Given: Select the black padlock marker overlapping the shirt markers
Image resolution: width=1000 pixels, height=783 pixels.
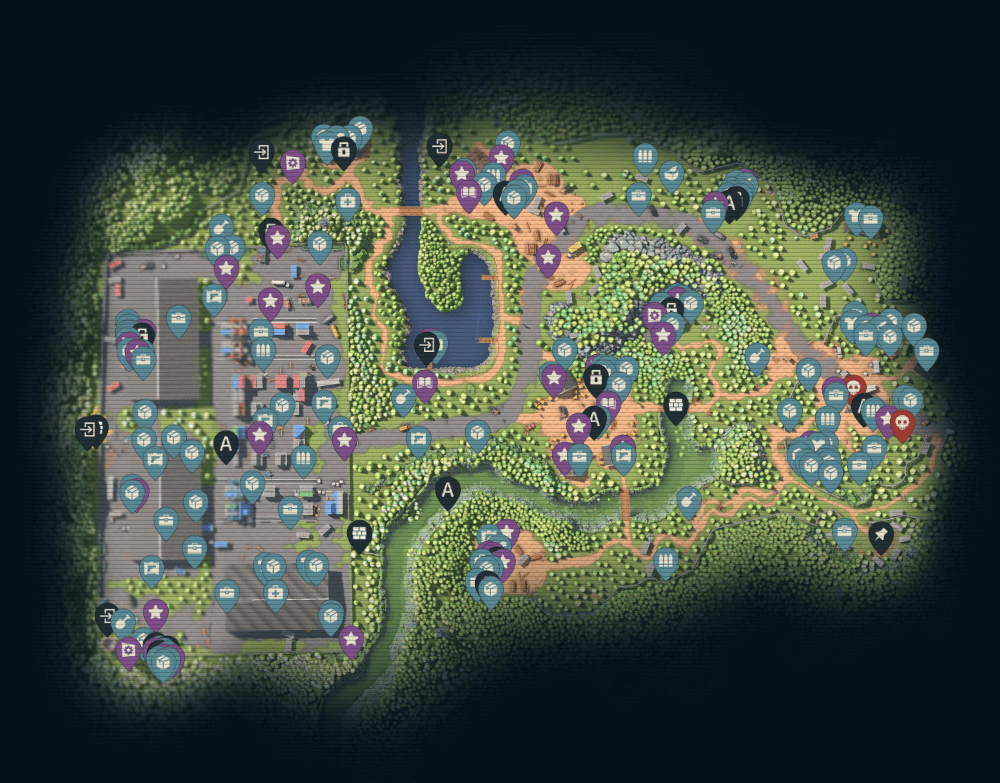Looking at the screenshot, I should (343, 151).
